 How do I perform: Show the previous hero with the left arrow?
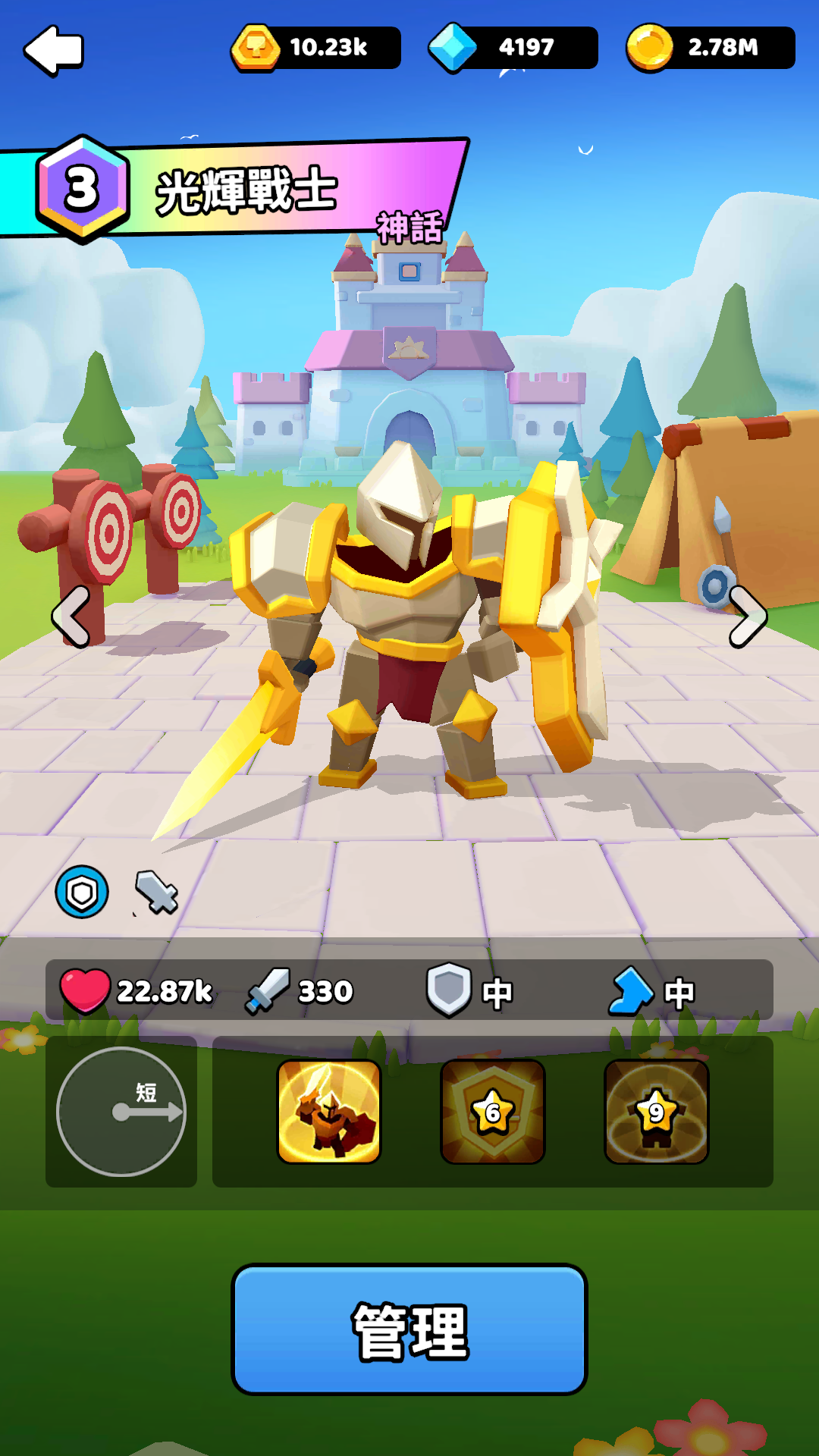tap(71, 617)
